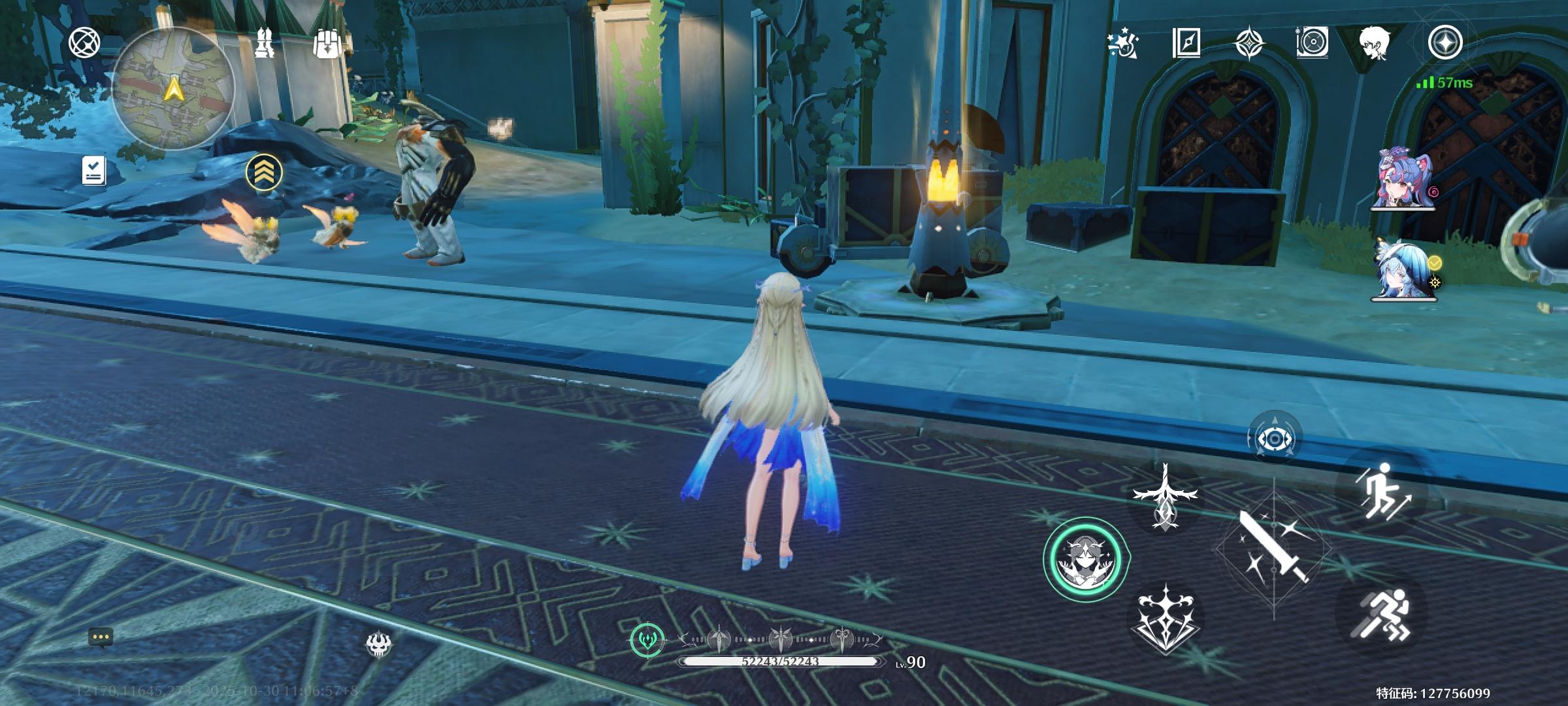Trigger the green-ringed character ultimate skill
The height and width of the screenshot is (706, 1568).
(x=1085, y=560)
